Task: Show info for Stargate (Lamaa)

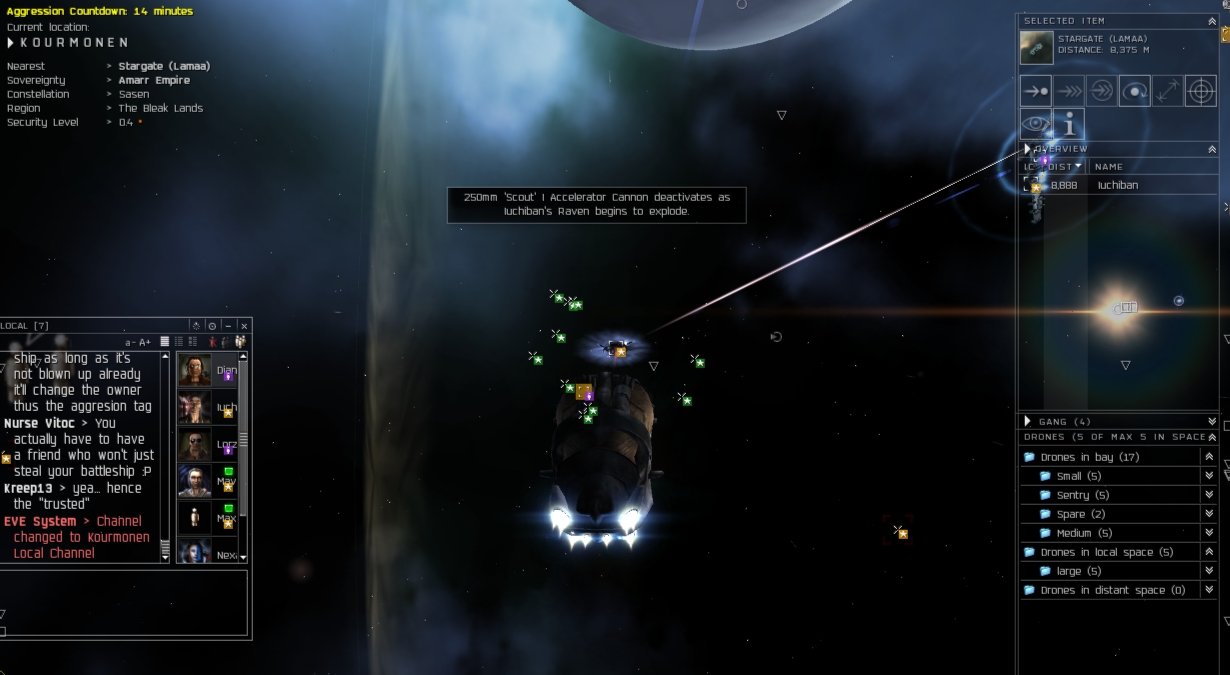Action: pos(1069,124)
